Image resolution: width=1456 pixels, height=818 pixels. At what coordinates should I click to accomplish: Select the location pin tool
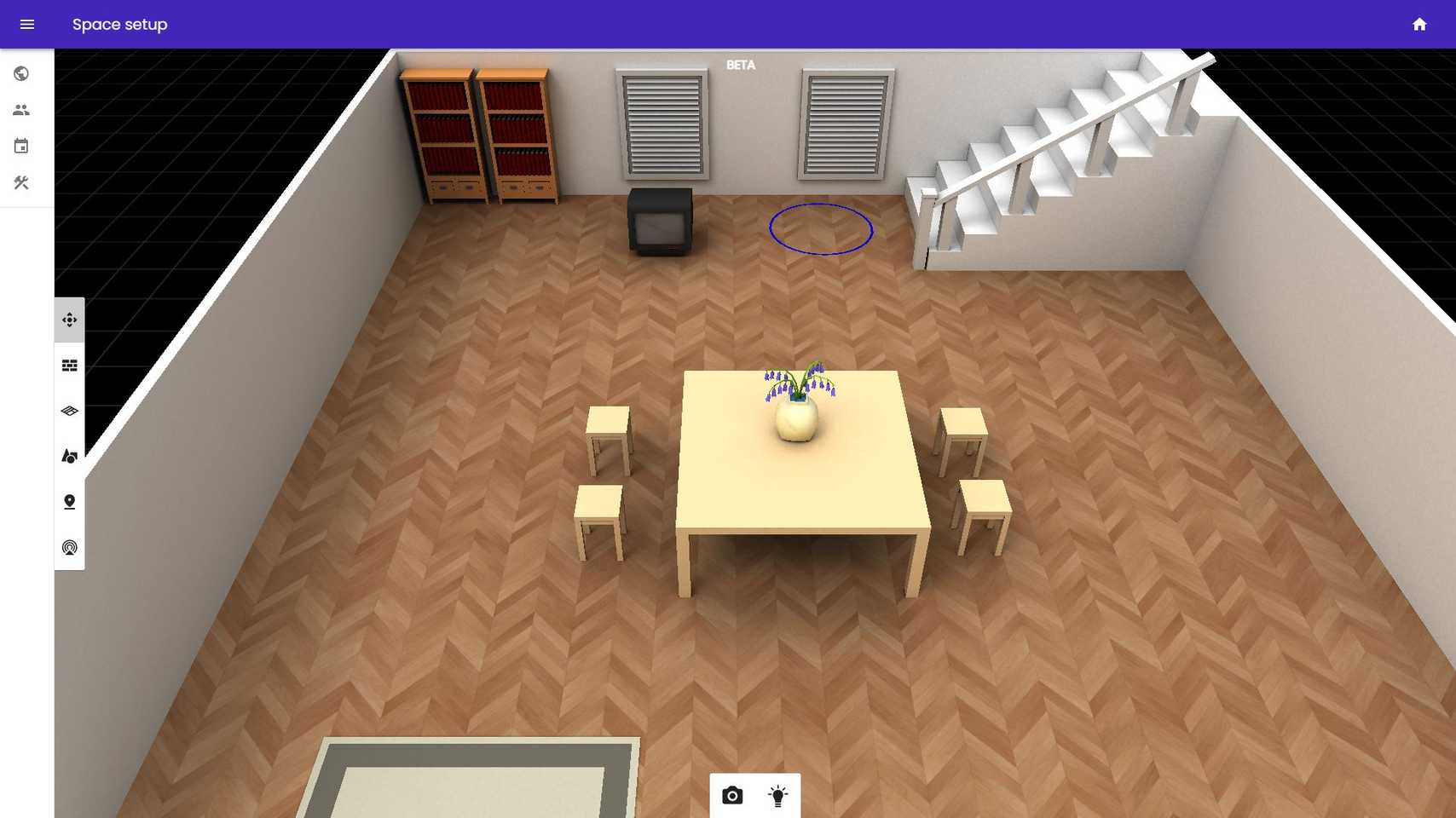[69, 502]
